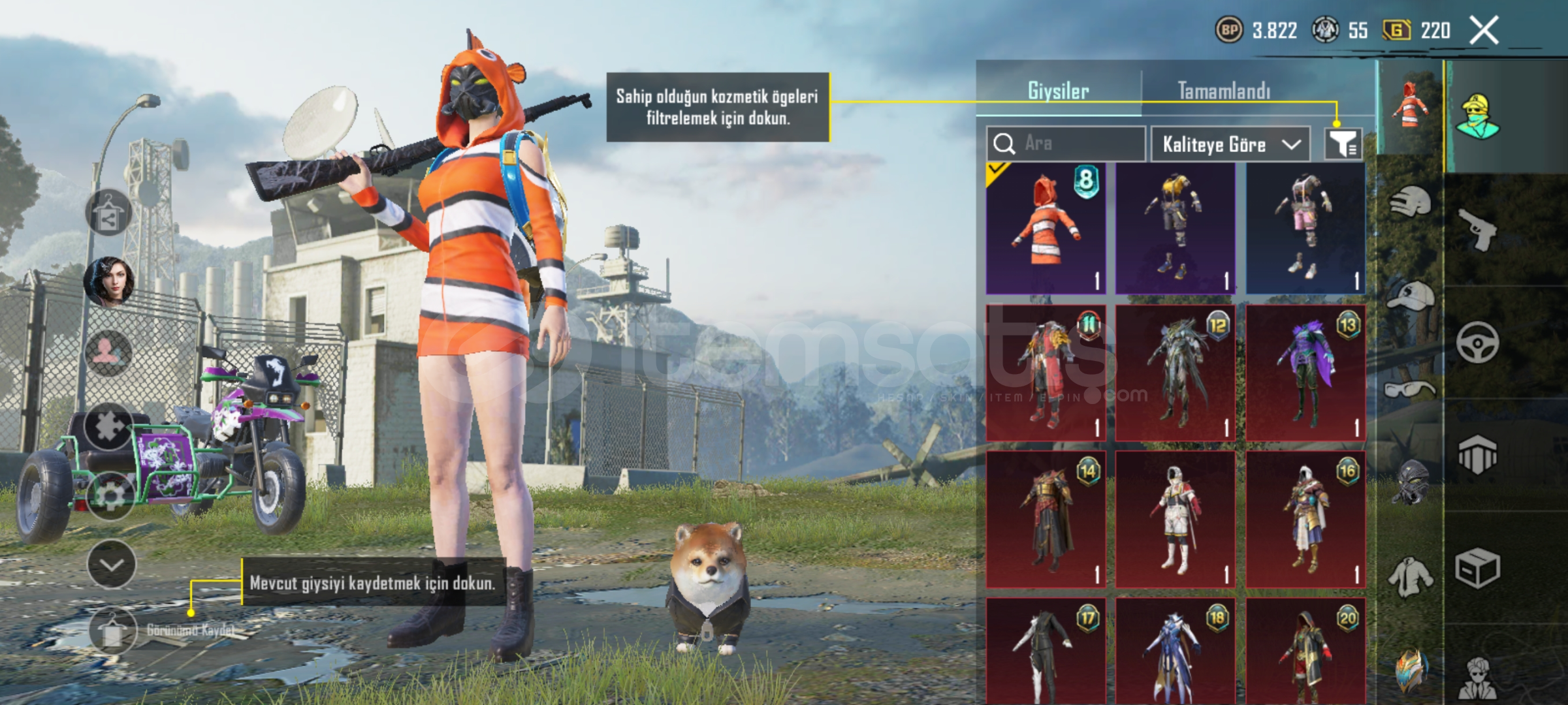The image size is (1568, 705).
Task: Open the Tamamlandı tab
Action: 1224,91
